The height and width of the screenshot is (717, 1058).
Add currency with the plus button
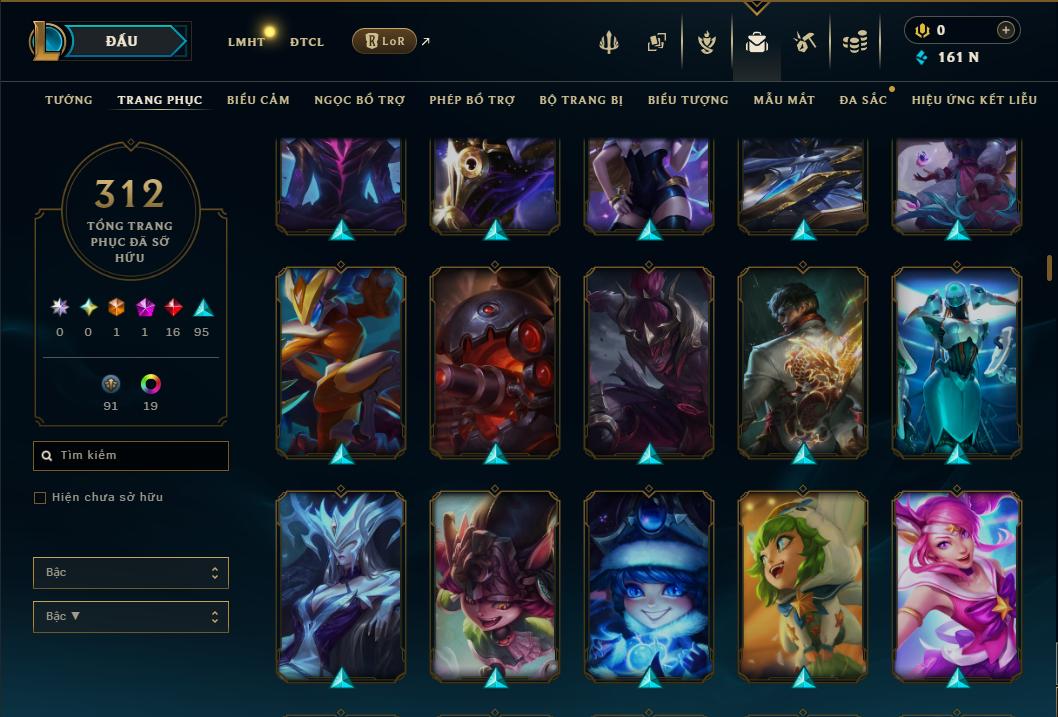point(1005,30)
